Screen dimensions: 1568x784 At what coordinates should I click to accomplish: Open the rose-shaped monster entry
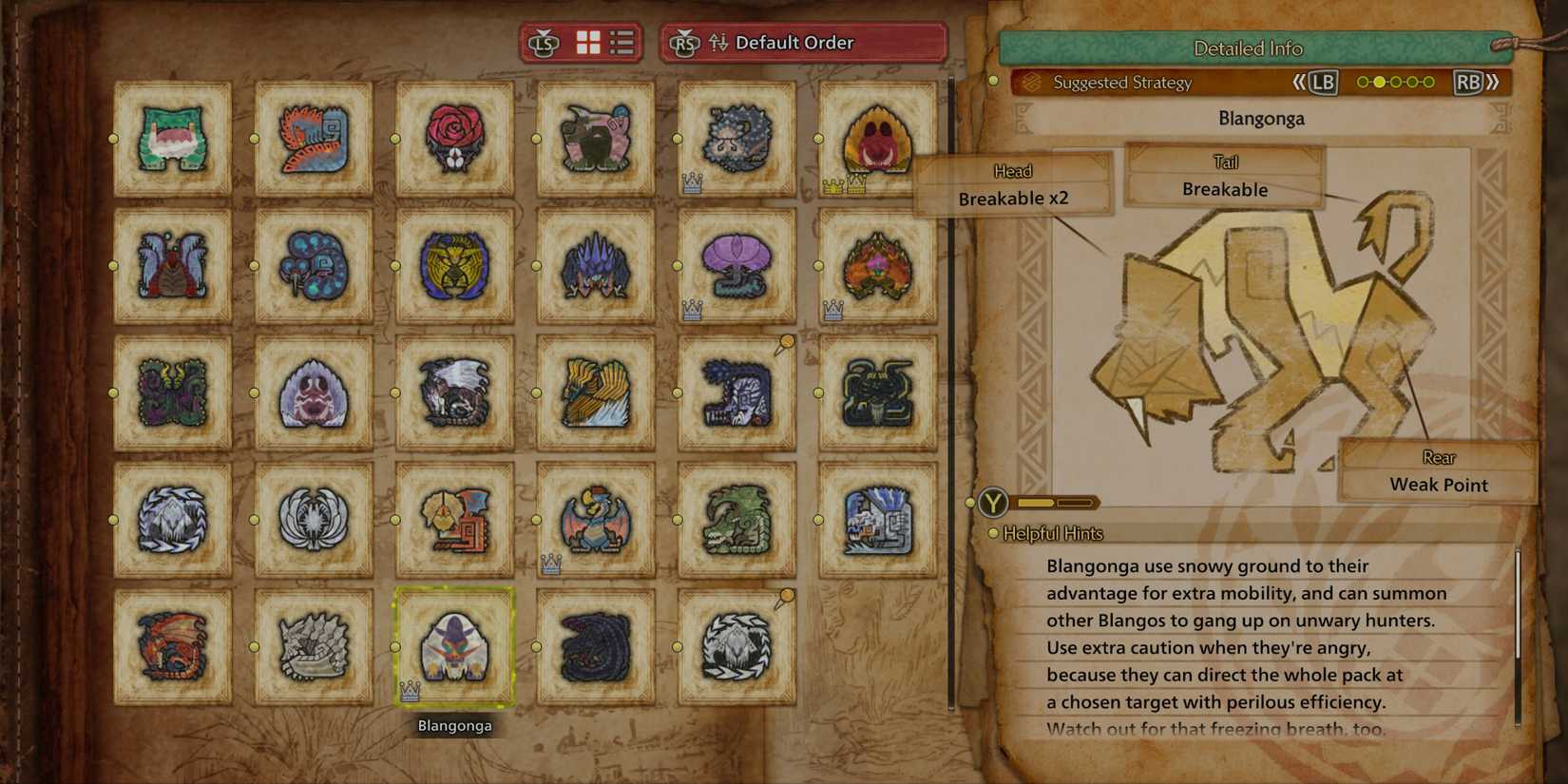point(454,140)
